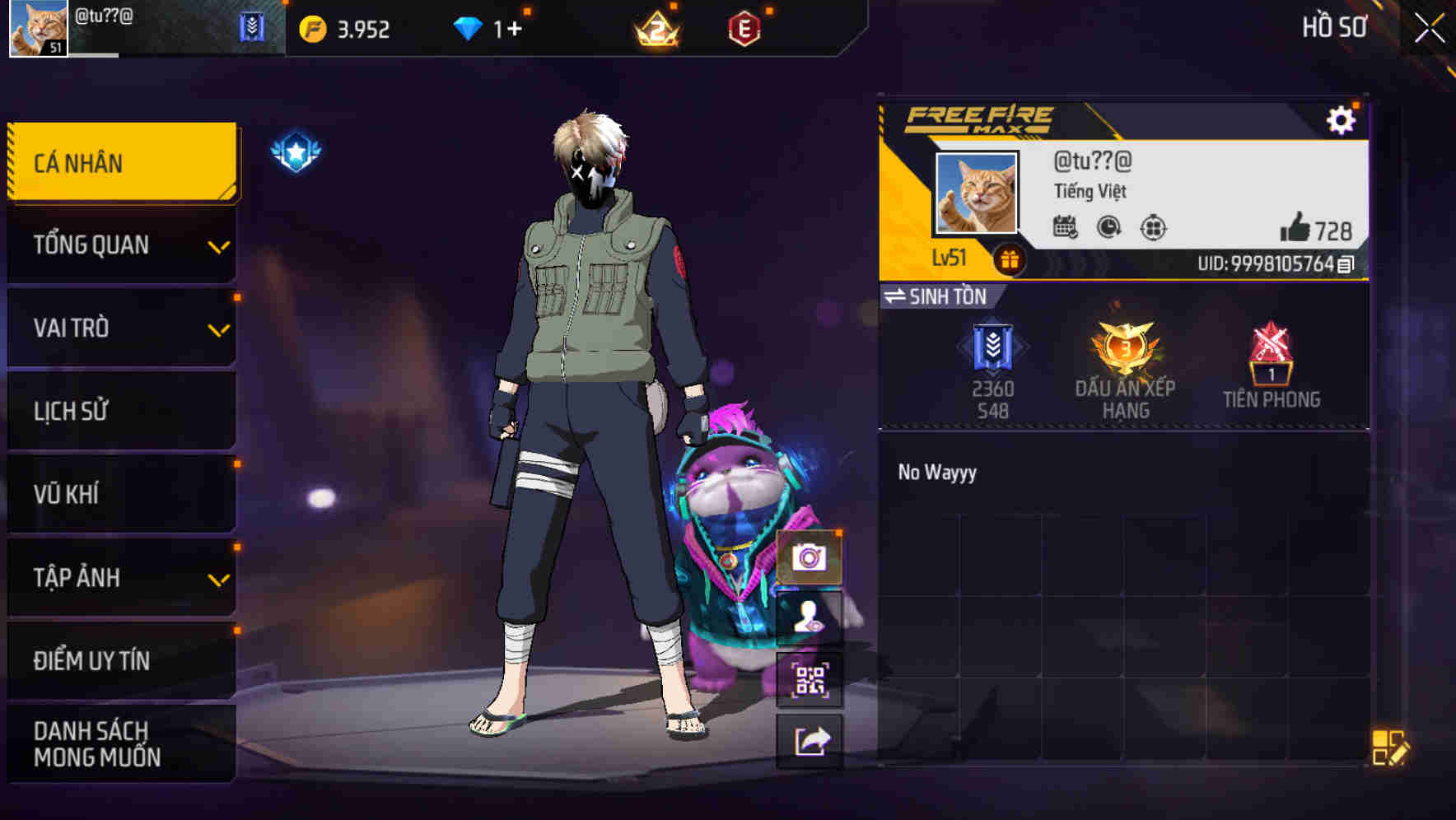Select Cá Nhân in the left menu
Image resolution: width=1456 pixels, height=820 pixels.
[119, 162]
